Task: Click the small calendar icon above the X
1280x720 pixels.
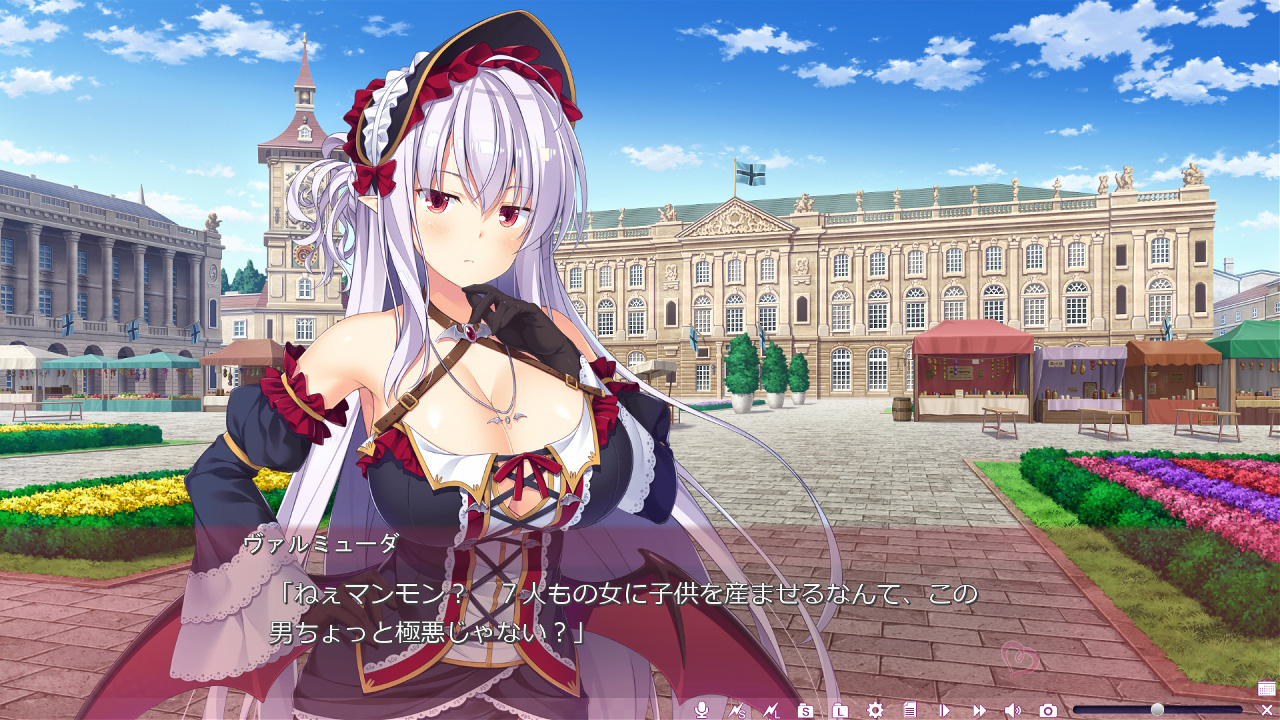Action: tap(1266, 688)
